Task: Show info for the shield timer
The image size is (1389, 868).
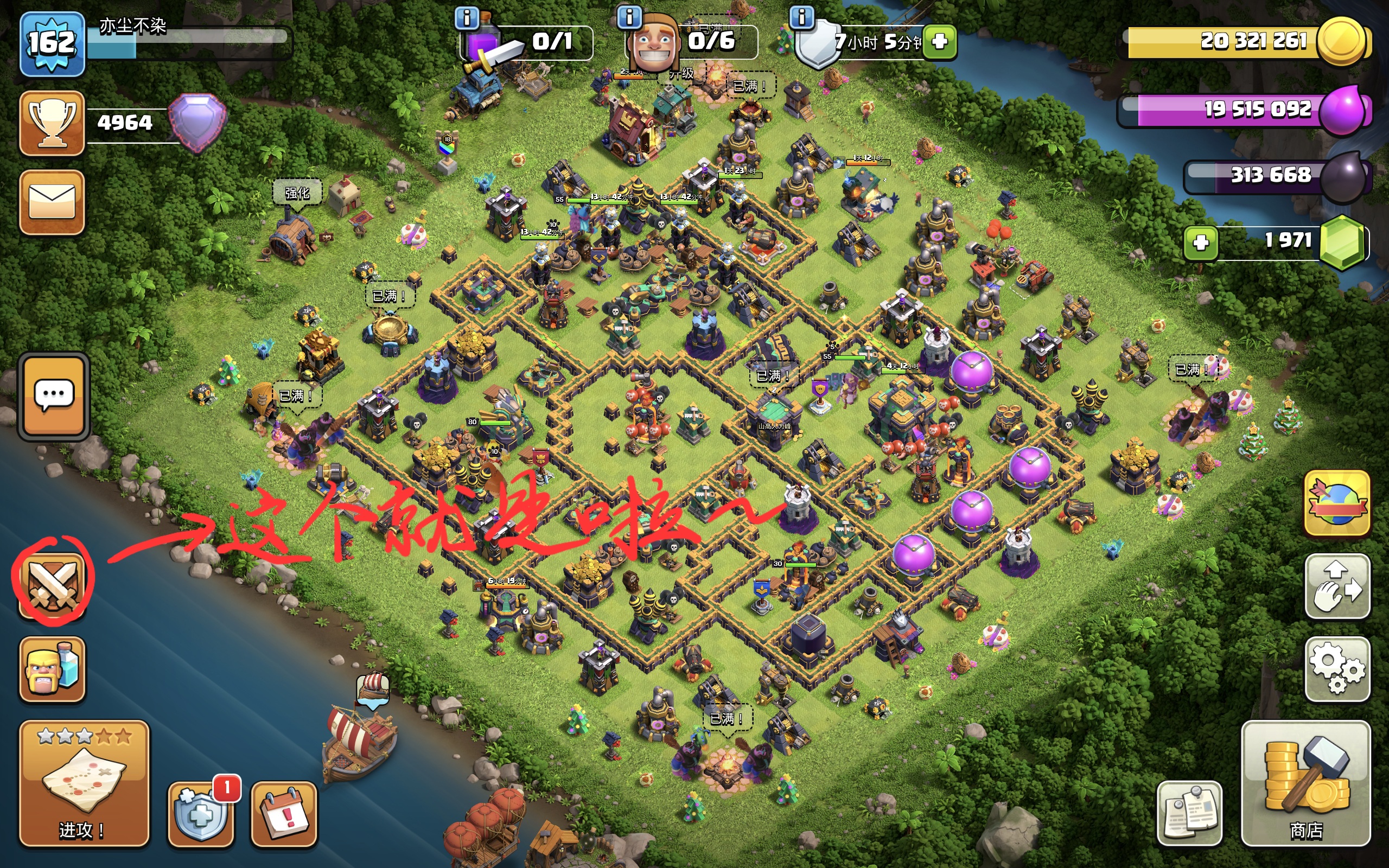Action: [x=802, y=17]
